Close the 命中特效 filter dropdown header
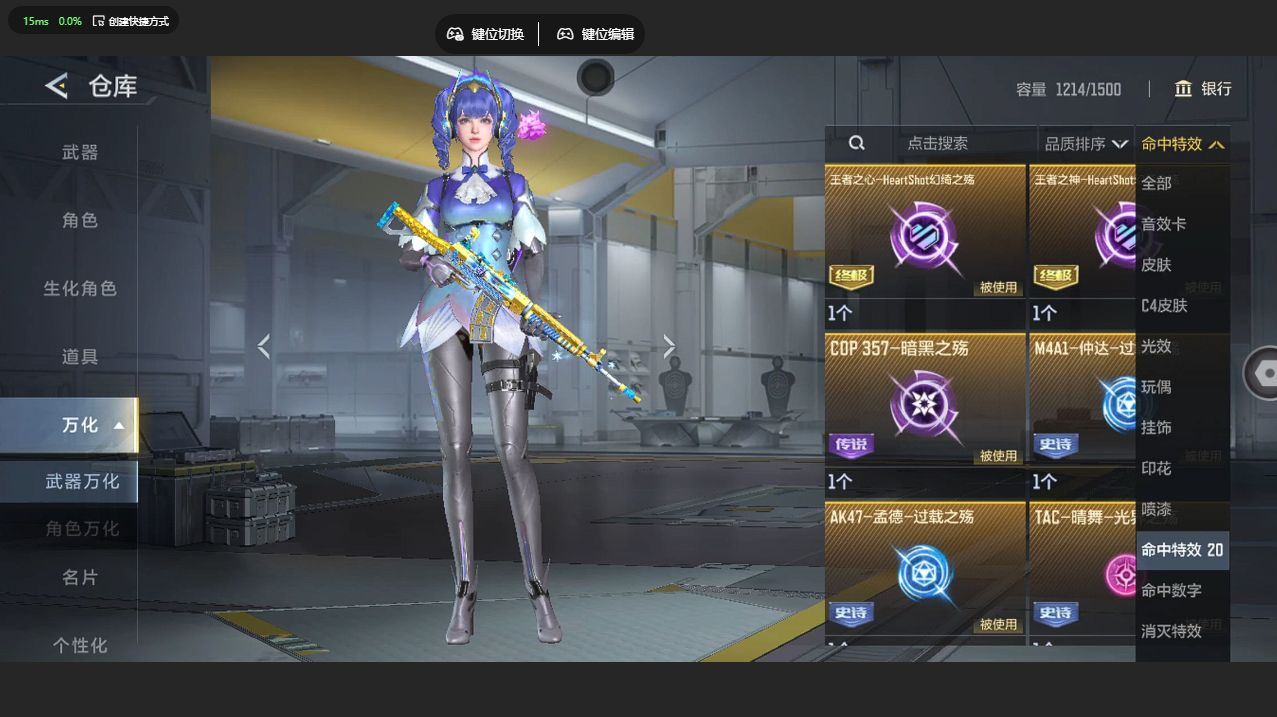Image resolution: width=1277 pixels, height=717 pixels. tap(1182, 144)
